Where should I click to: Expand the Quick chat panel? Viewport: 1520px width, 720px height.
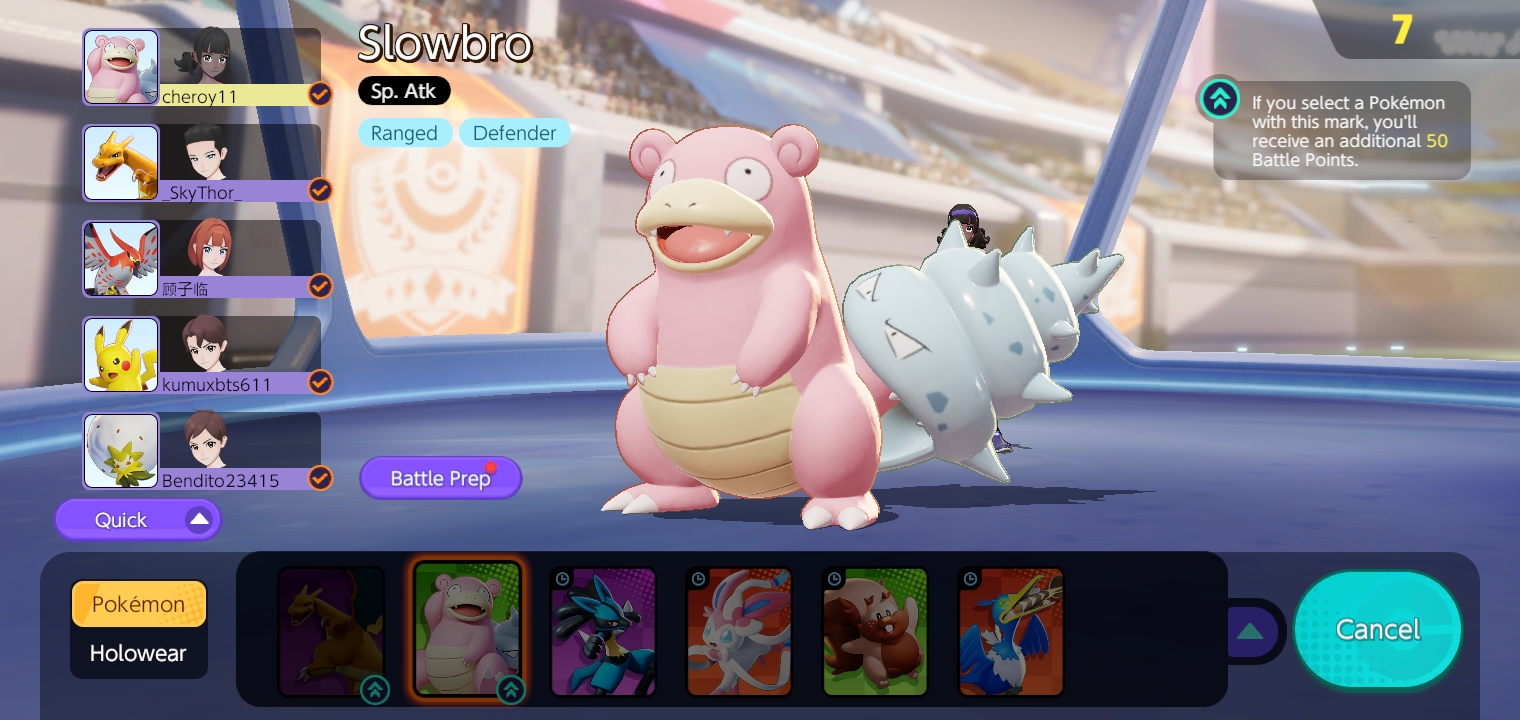138,520
